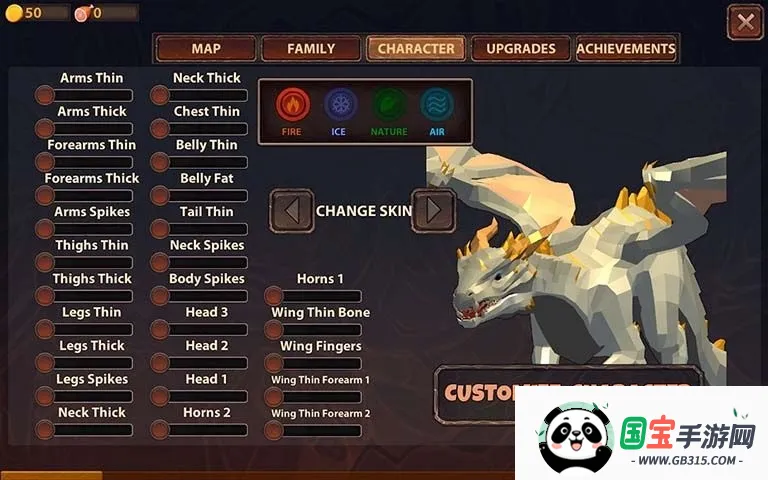Select the Character tab
Viewport: 768px width, 480px height.
point(416,49)
